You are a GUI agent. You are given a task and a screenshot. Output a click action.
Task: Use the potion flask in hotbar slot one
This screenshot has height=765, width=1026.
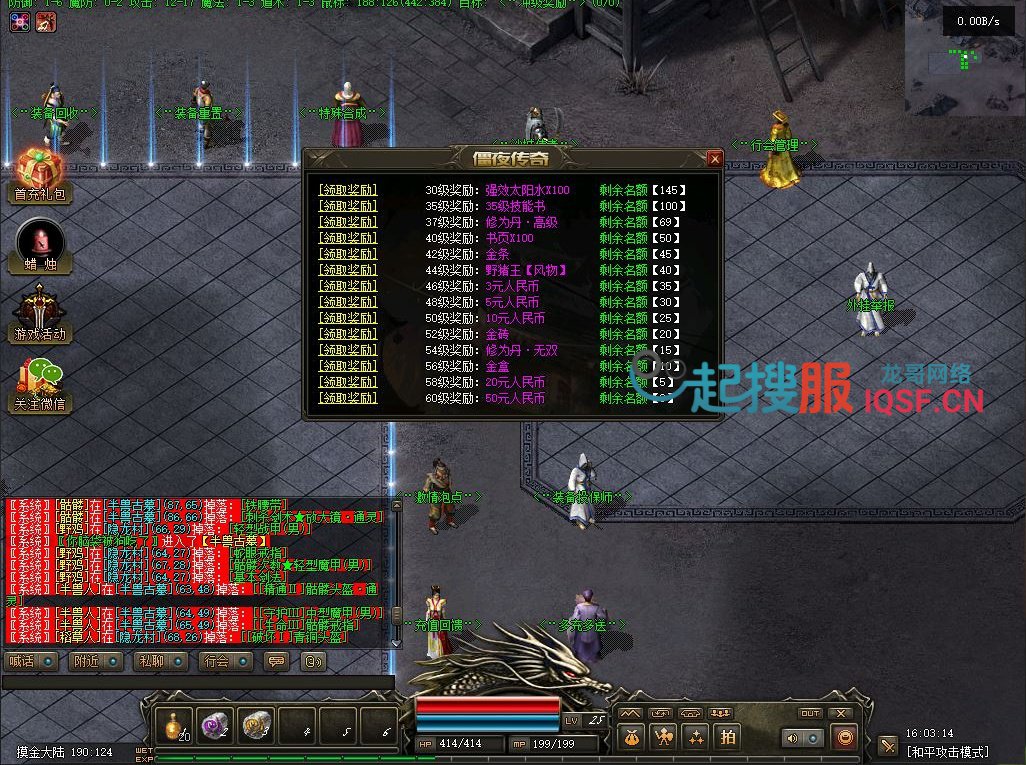[x=178, y=725]
